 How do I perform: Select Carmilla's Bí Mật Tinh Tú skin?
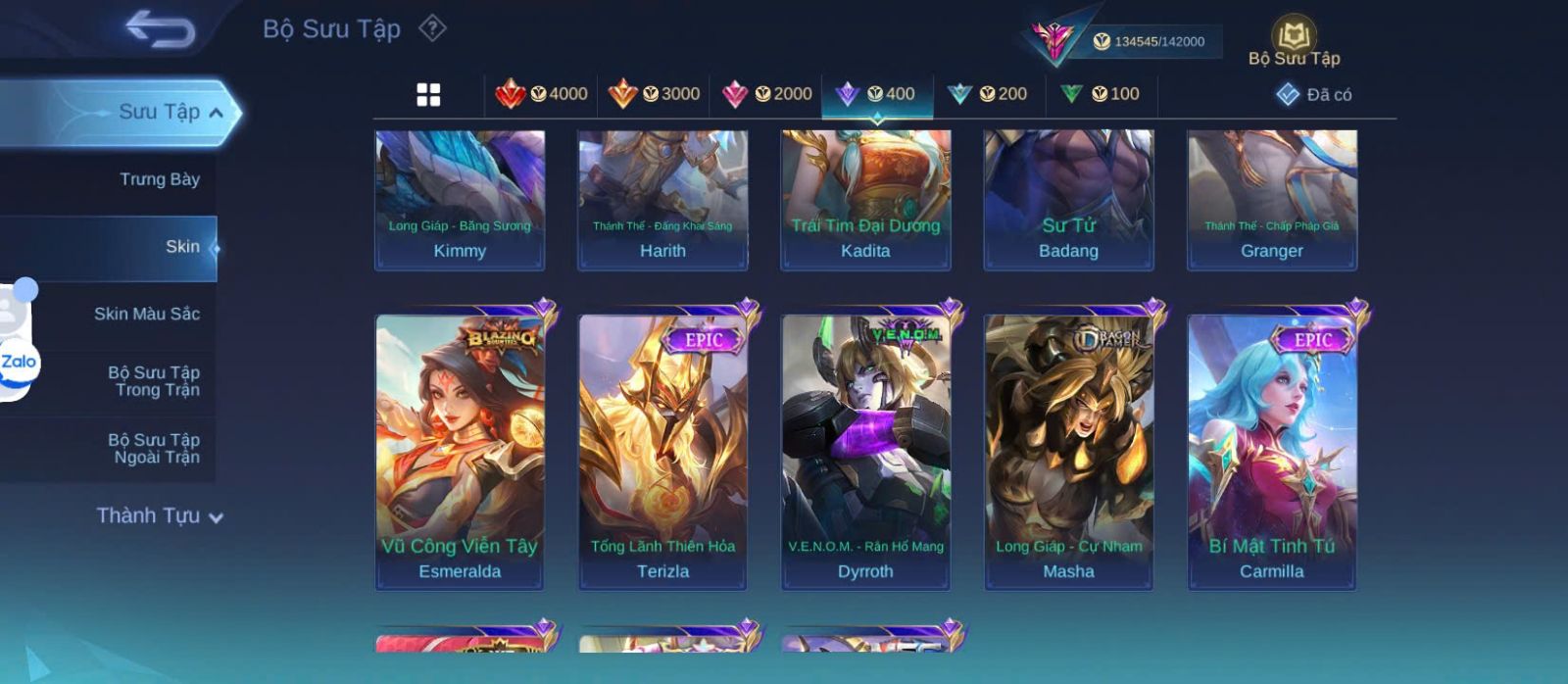point(1271,451)
